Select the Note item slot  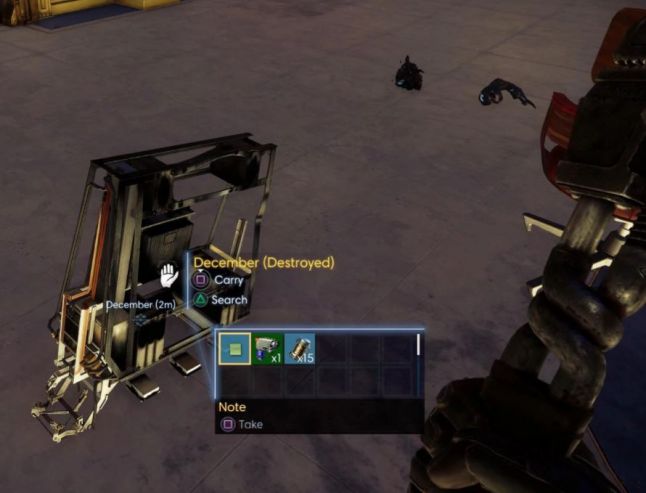[235, 349]
